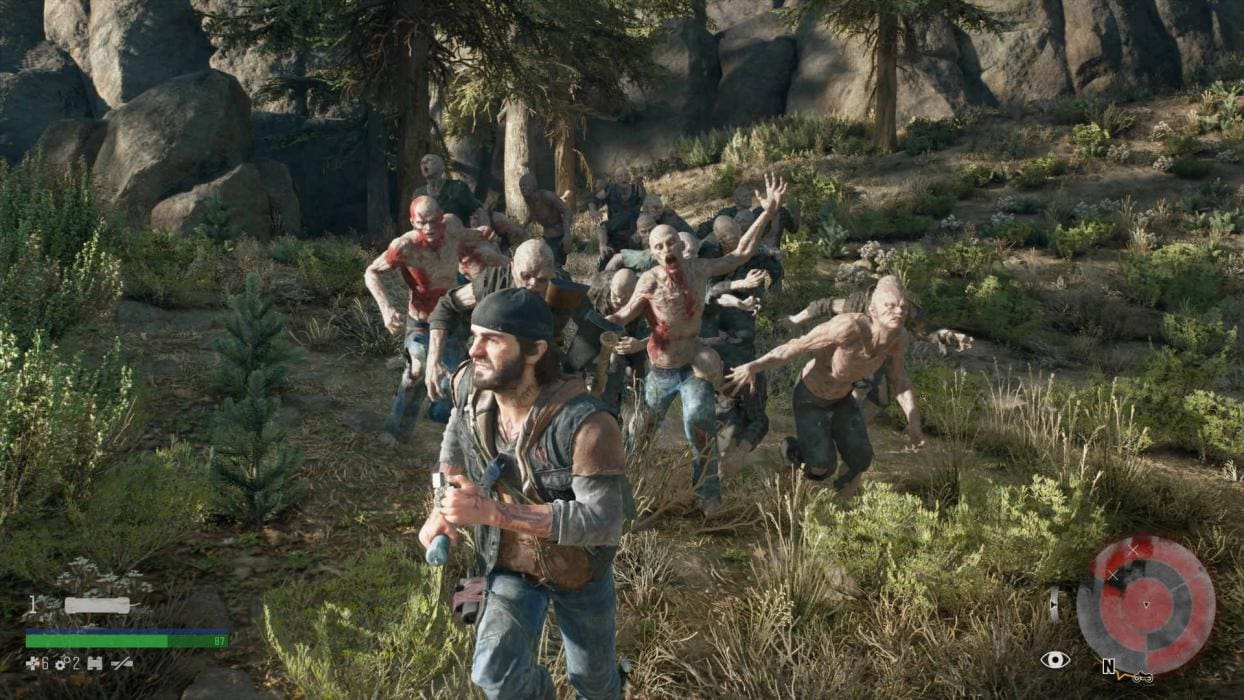
Task: Select the medkit cross icon
Action: (32, 663)
